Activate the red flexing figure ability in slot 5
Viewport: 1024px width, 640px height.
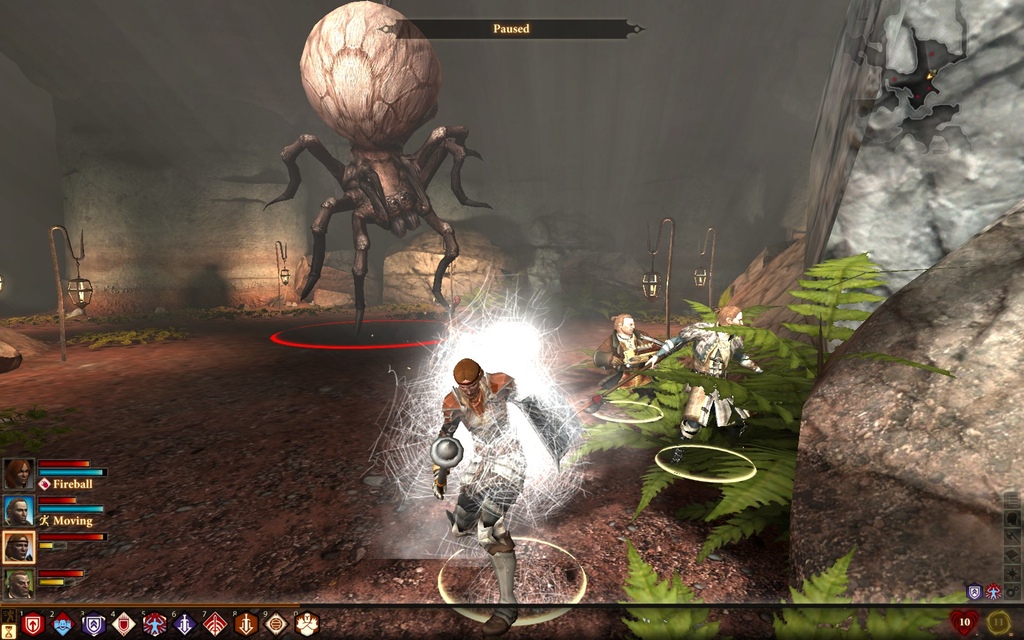(154, 624)
